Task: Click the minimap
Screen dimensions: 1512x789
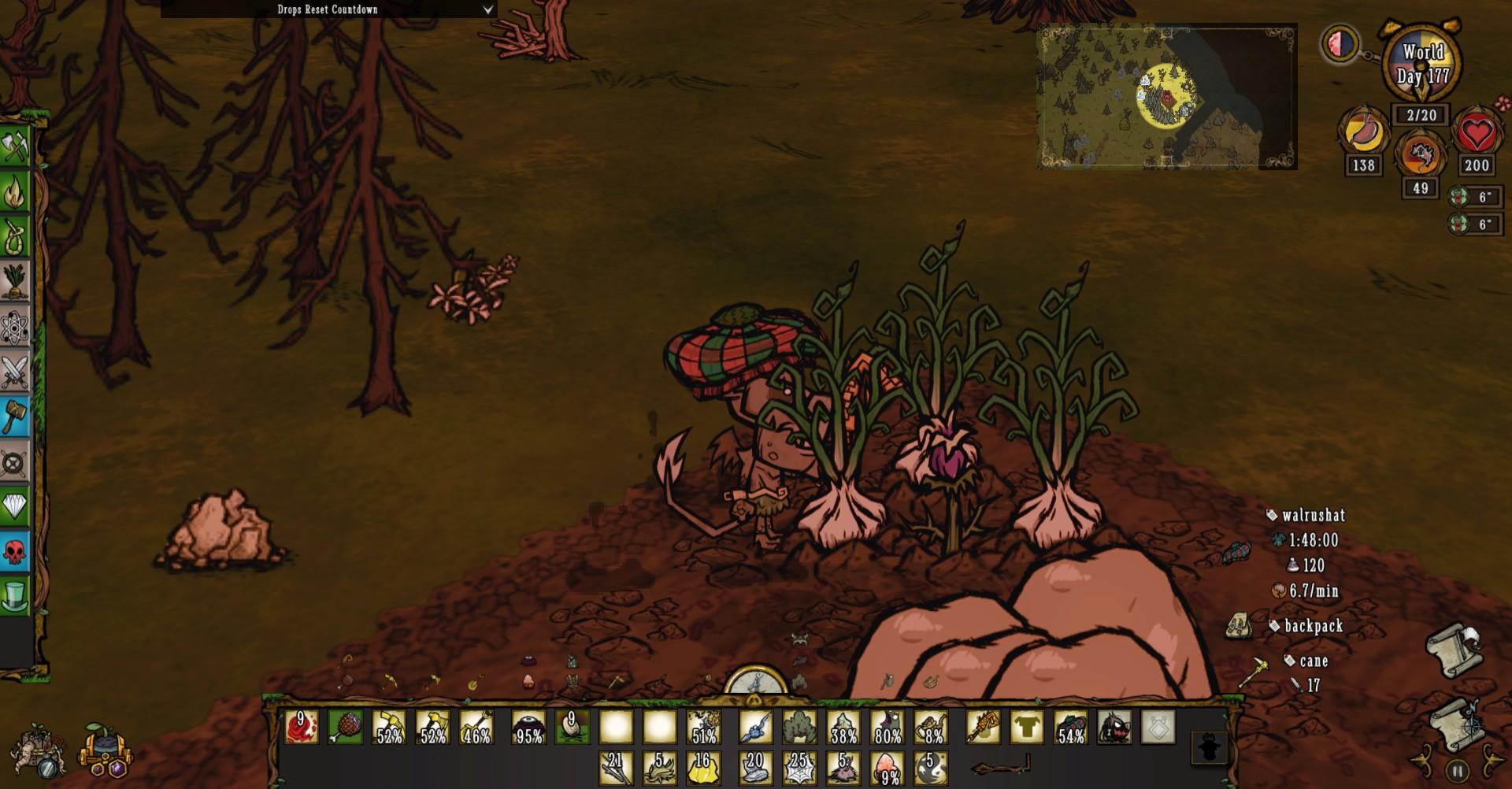Action: coord(1166,96)
